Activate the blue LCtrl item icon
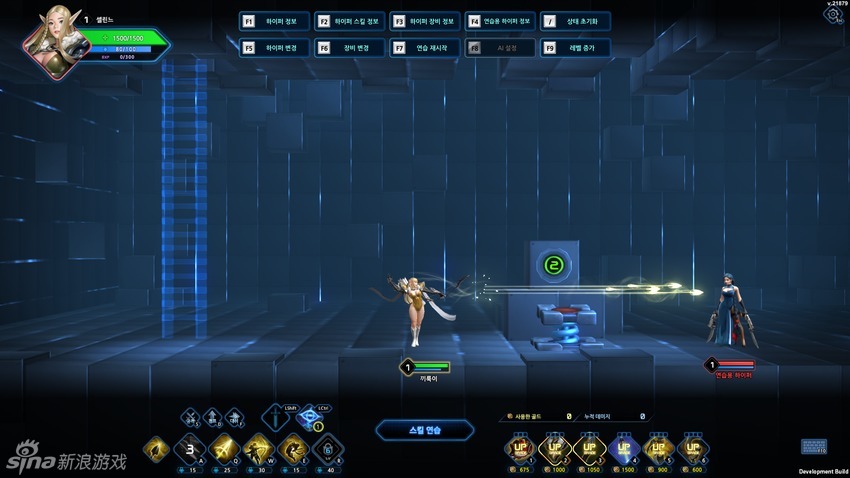 pyautogui.click(x=311, y=419)
